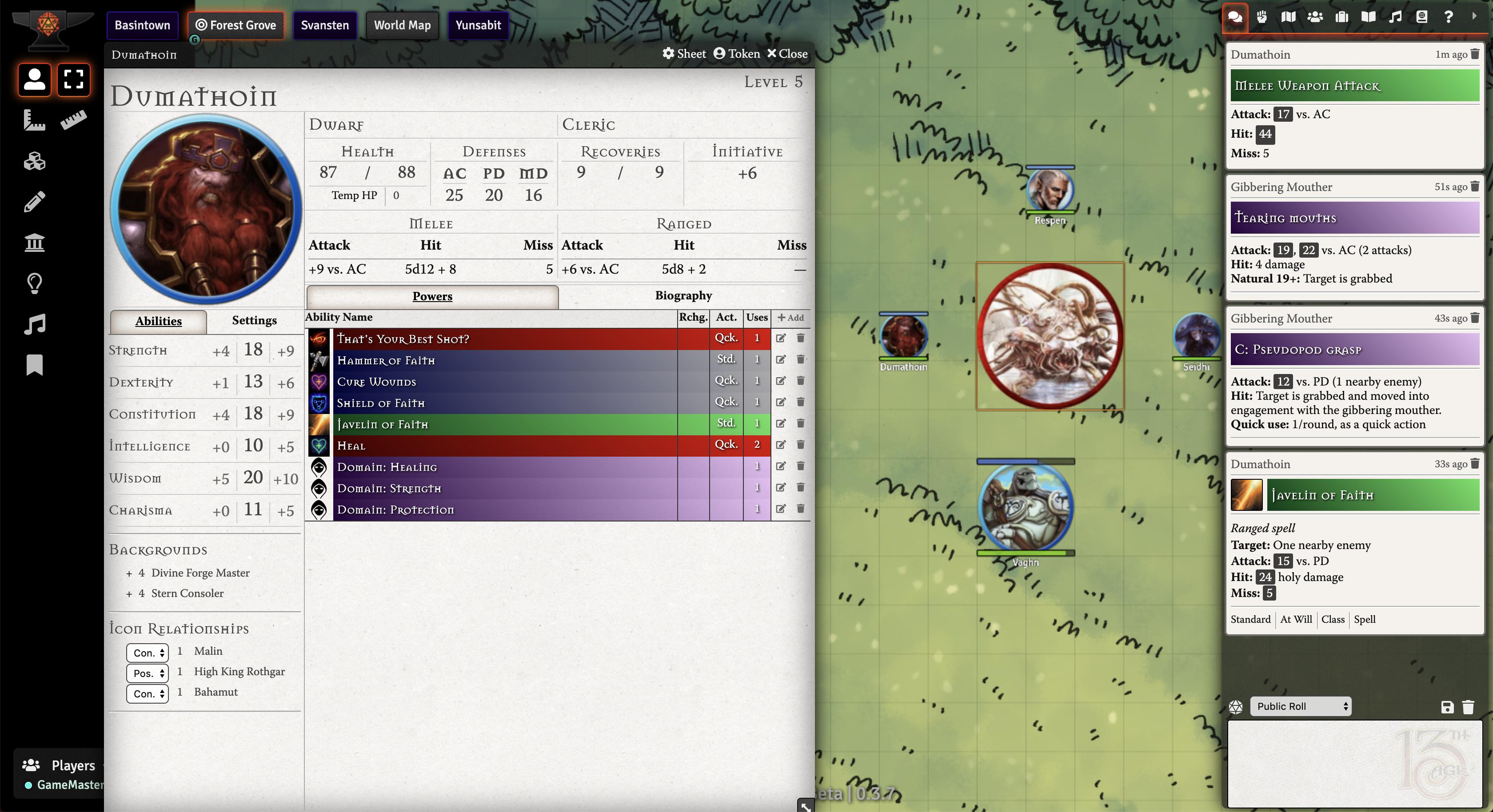This screenshot has width=1493, height=812.
Task: Enable the At Will filter on Javelin card
Action: tap(1297, 619)
